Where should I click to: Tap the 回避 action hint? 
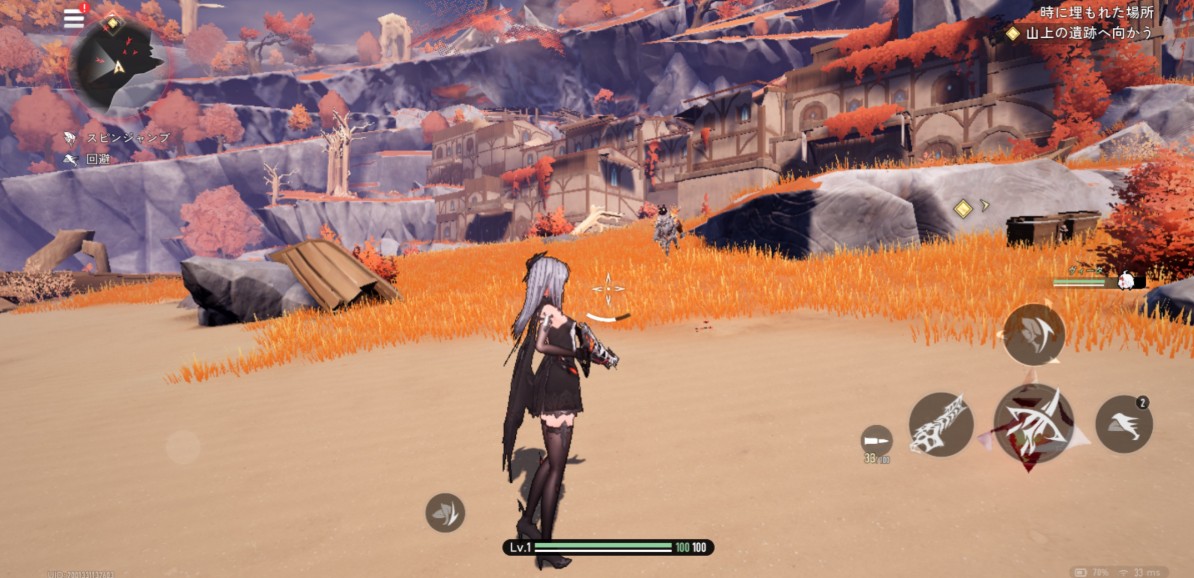[88, 159]
